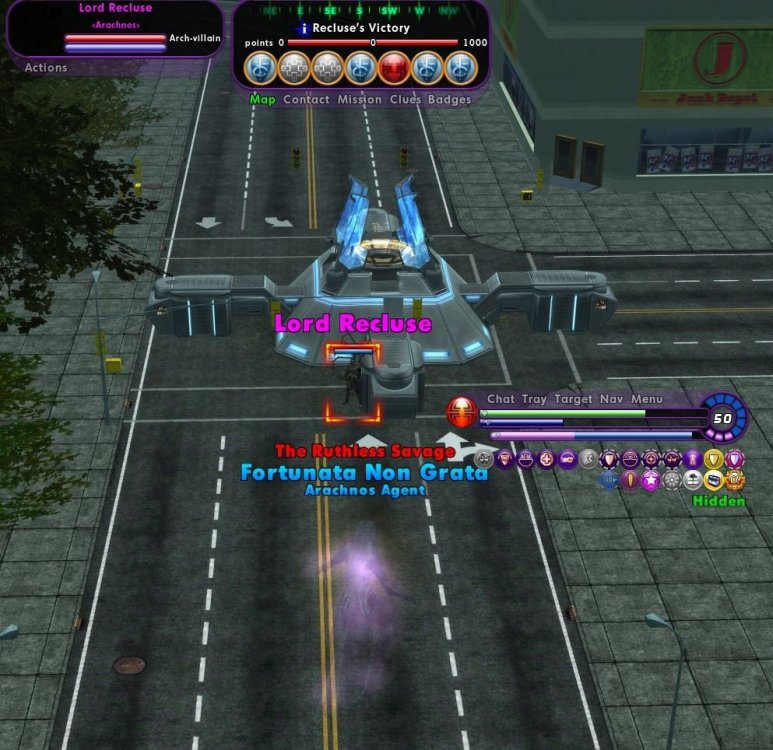Open the main Menu
The height and width of the screenshot is (750, 773).
(x=647, y=399)
